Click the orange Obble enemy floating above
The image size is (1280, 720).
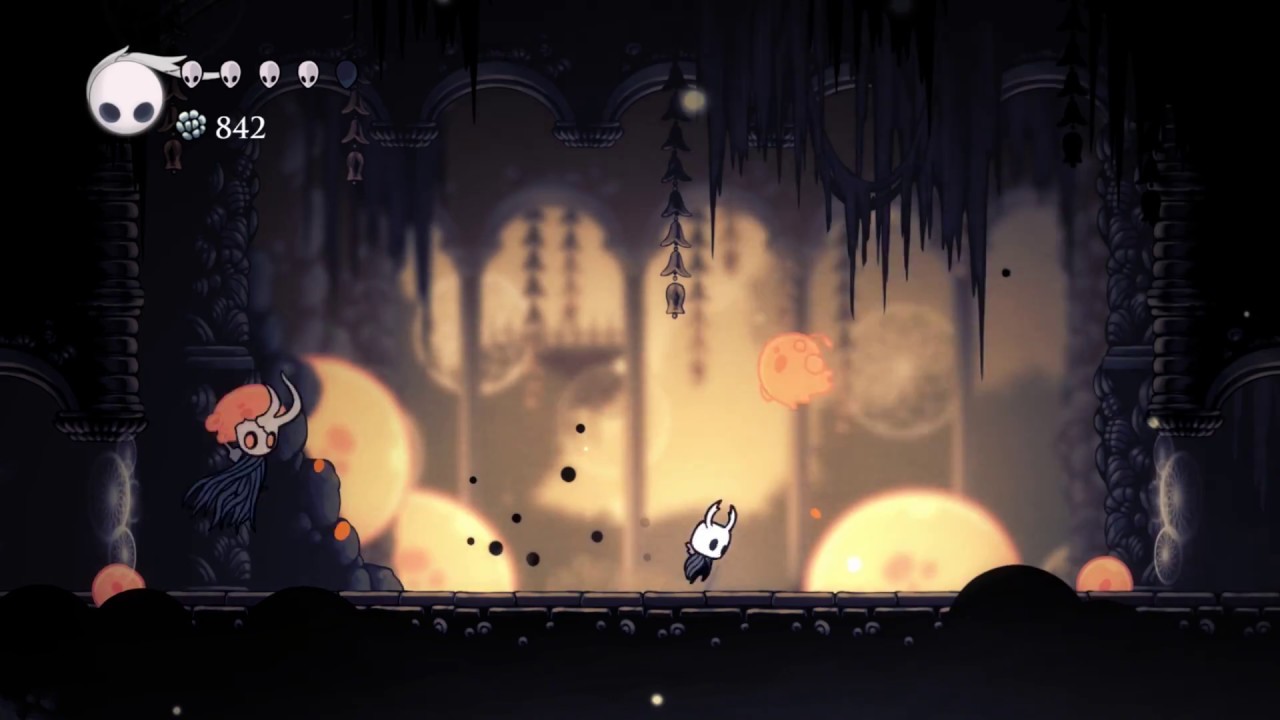coord(795,370)
